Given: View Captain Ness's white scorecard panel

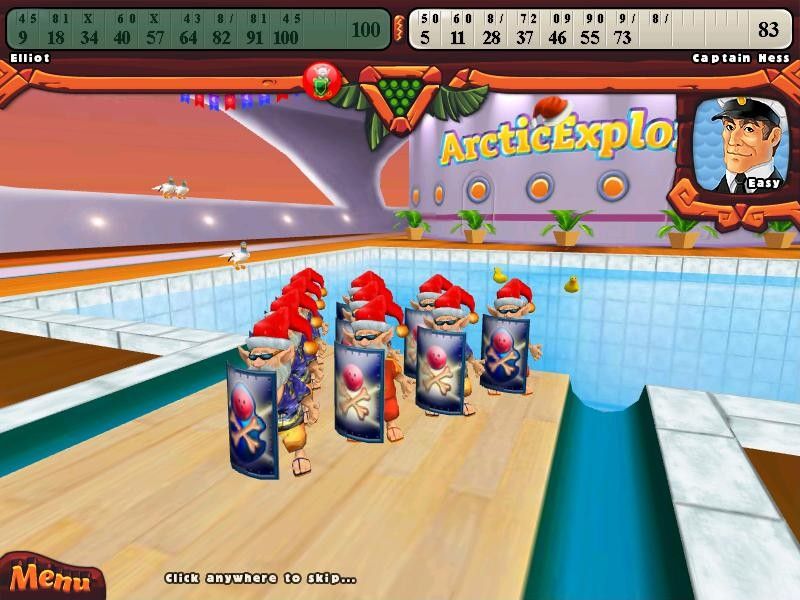Looking at the screenshot, I should coord(600,28).
